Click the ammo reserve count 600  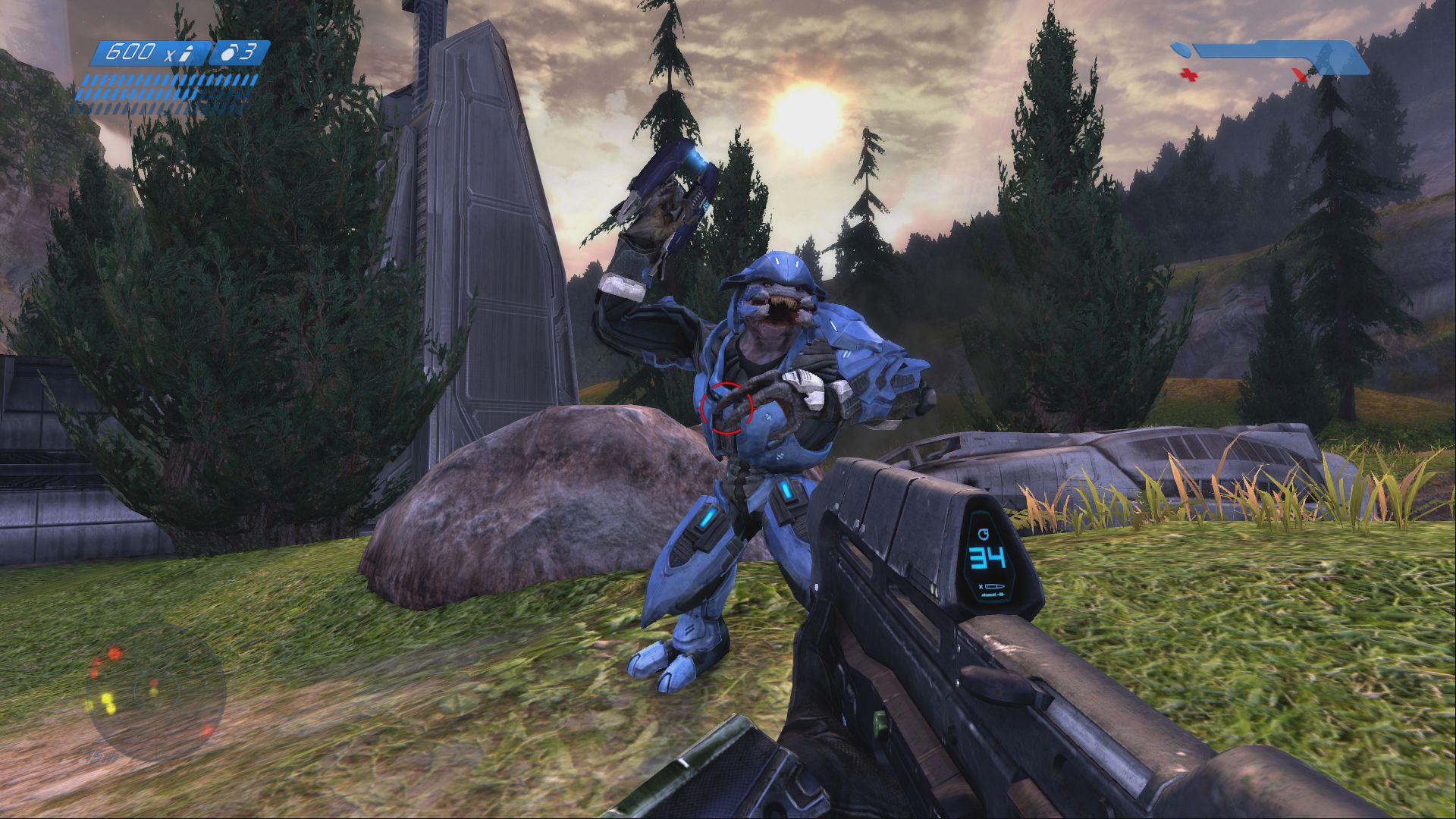click(x=131, y=52)
